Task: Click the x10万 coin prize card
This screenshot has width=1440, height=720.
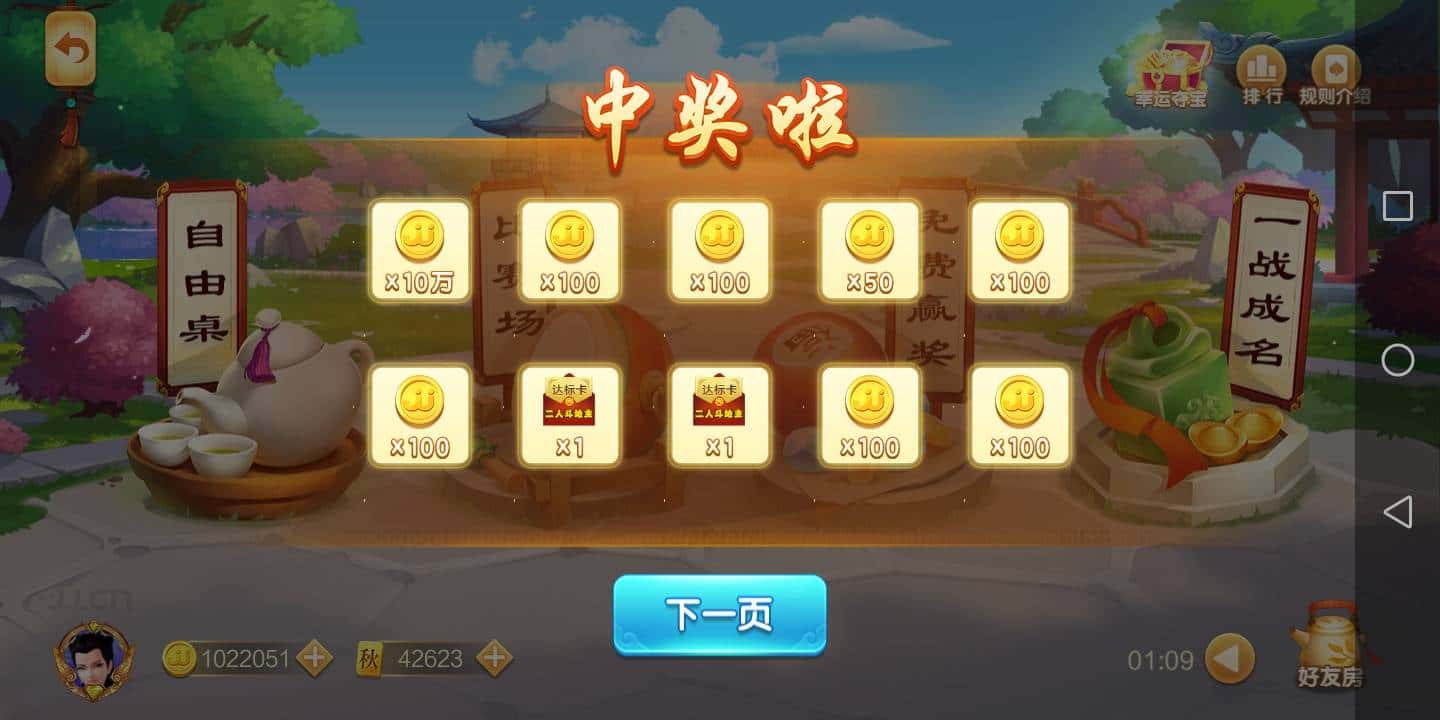Action: point(420,250)
